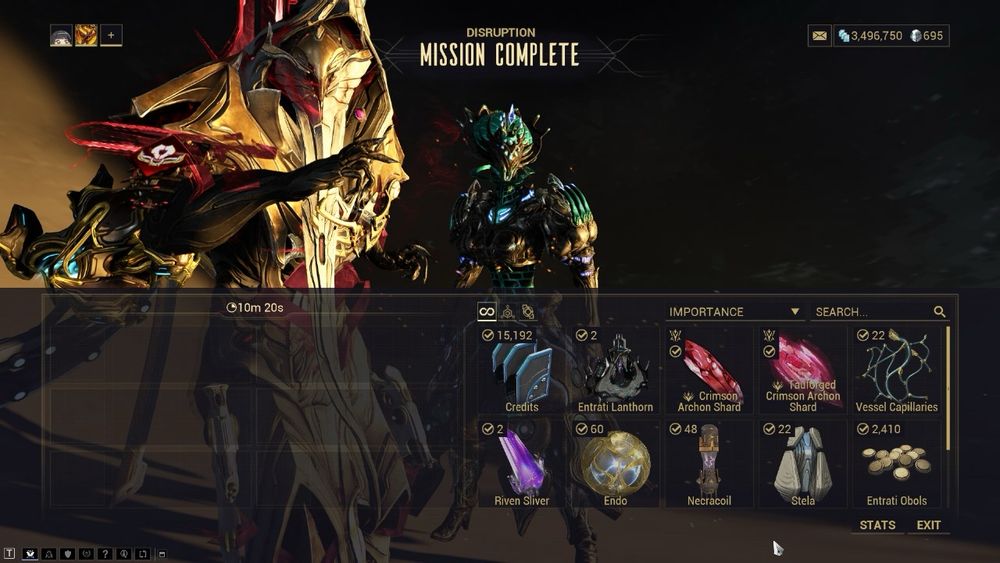Select the Entrati Lanthorn reward
The image size is (1000, 563).
coord(615,370)
